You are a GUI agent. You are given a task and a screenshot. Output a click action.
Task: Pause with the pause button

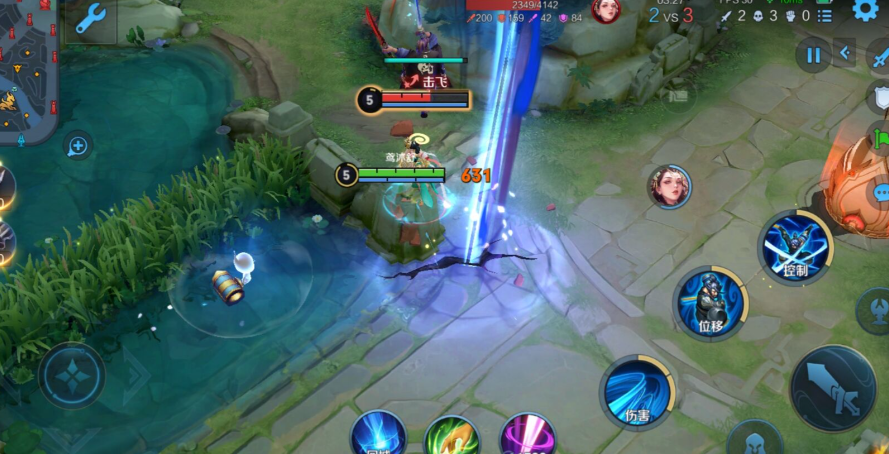point(813,55)
